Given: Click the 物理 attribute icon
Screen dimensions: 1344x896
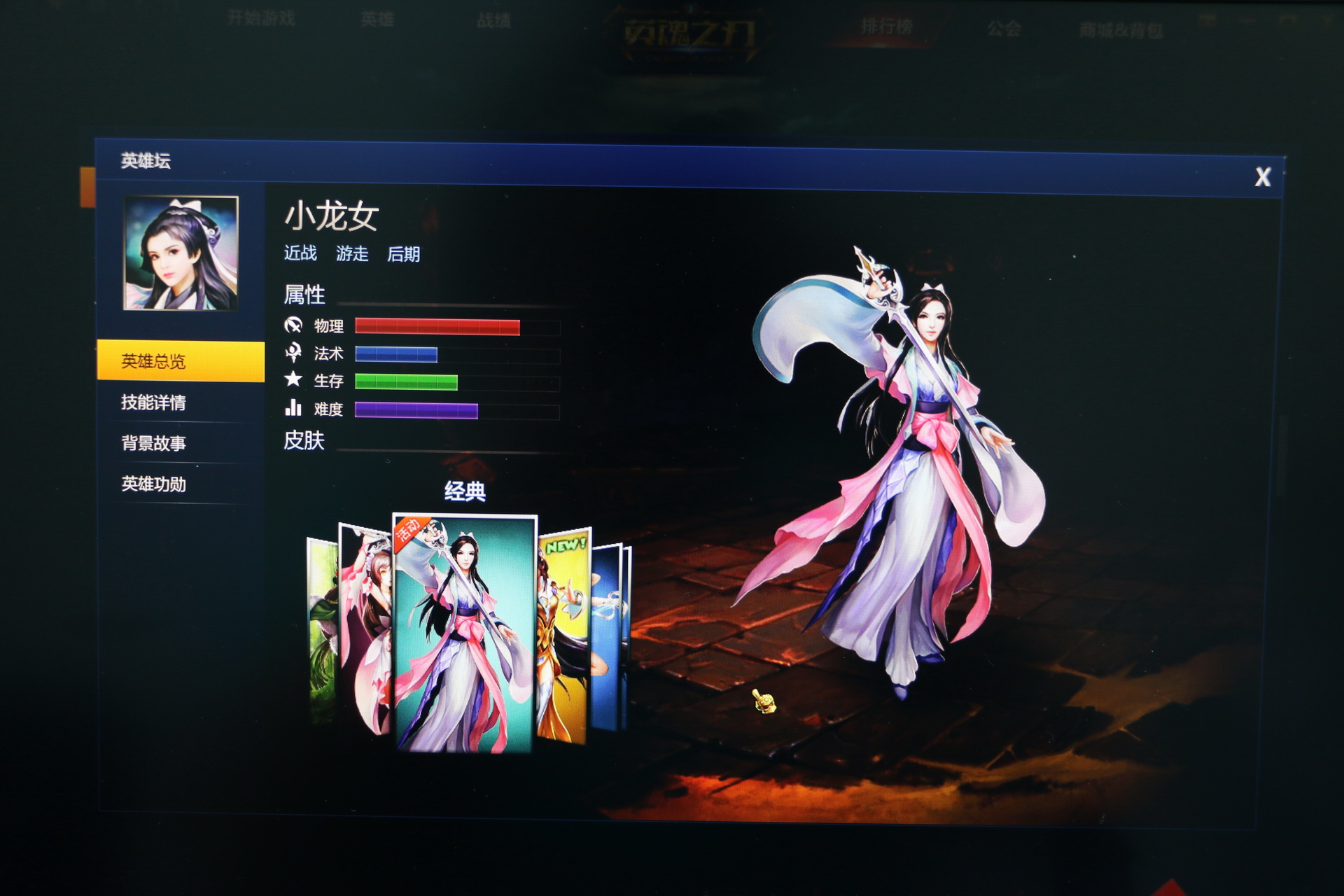Looking at the screenshot, I should pos(295,326).
